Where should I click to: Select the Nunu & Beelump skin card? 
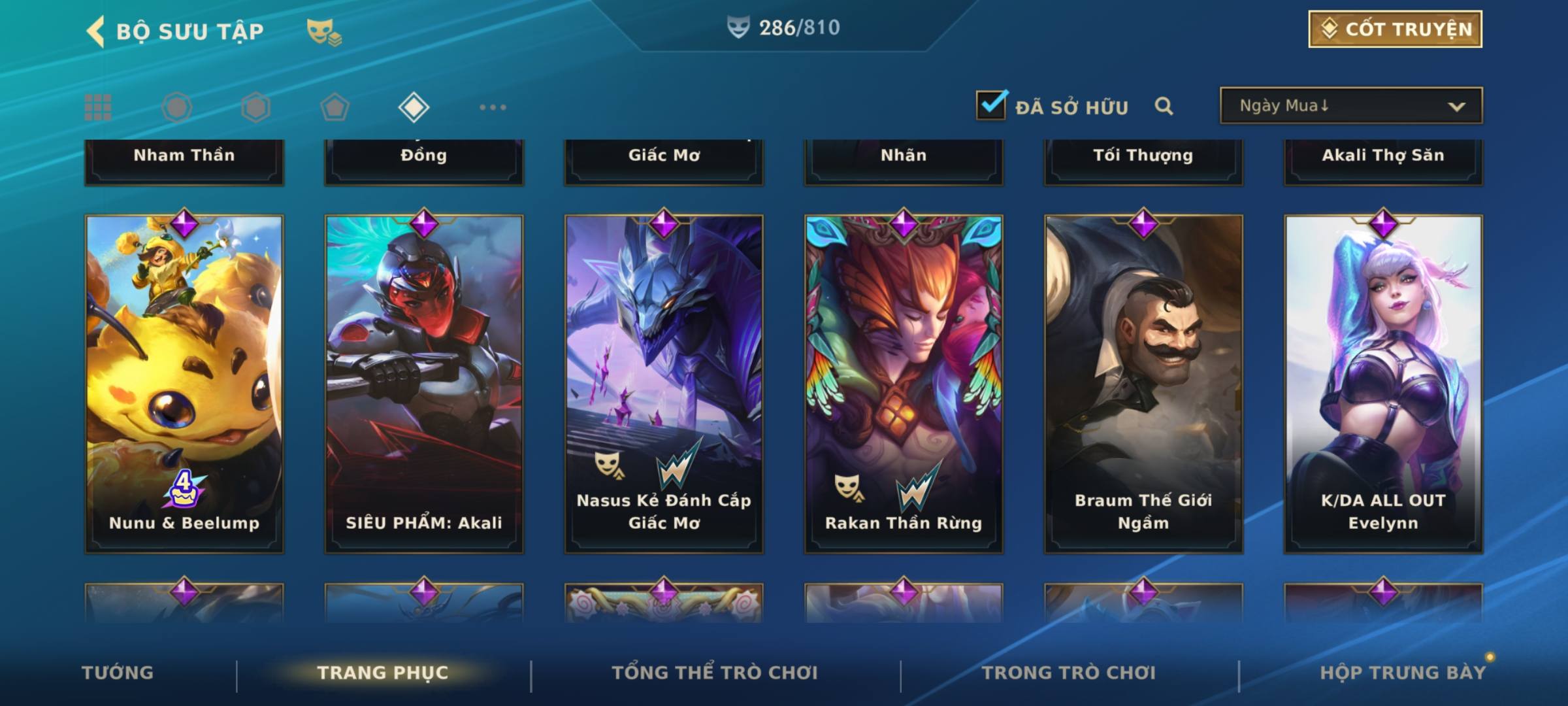(184, 384)
